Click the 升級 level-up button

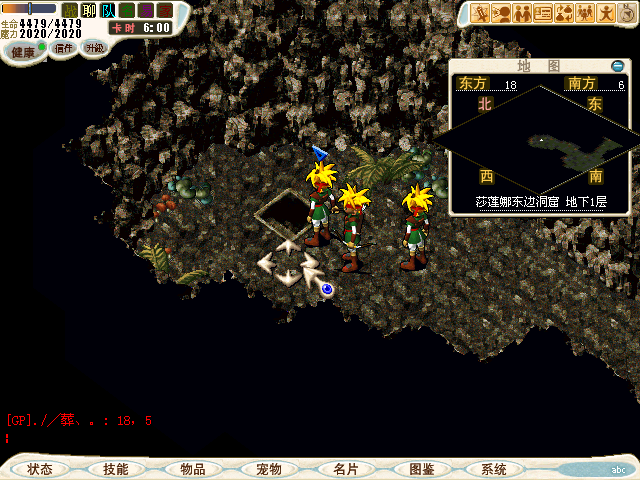click(x=94, y=48)
